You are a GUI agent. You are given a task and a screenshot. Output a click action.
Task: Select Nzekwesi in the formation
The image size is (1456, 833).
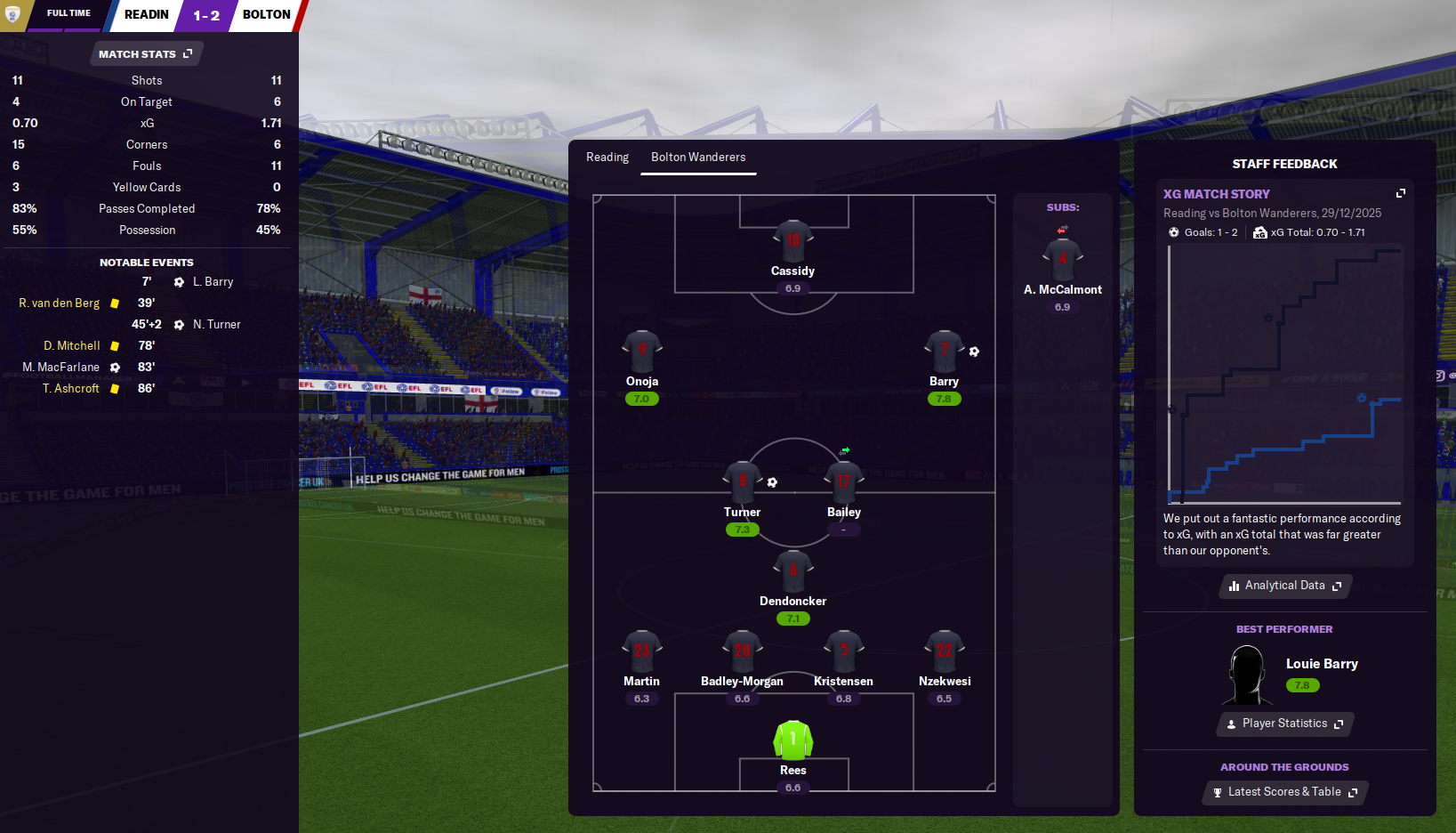(x=944, y=651)
